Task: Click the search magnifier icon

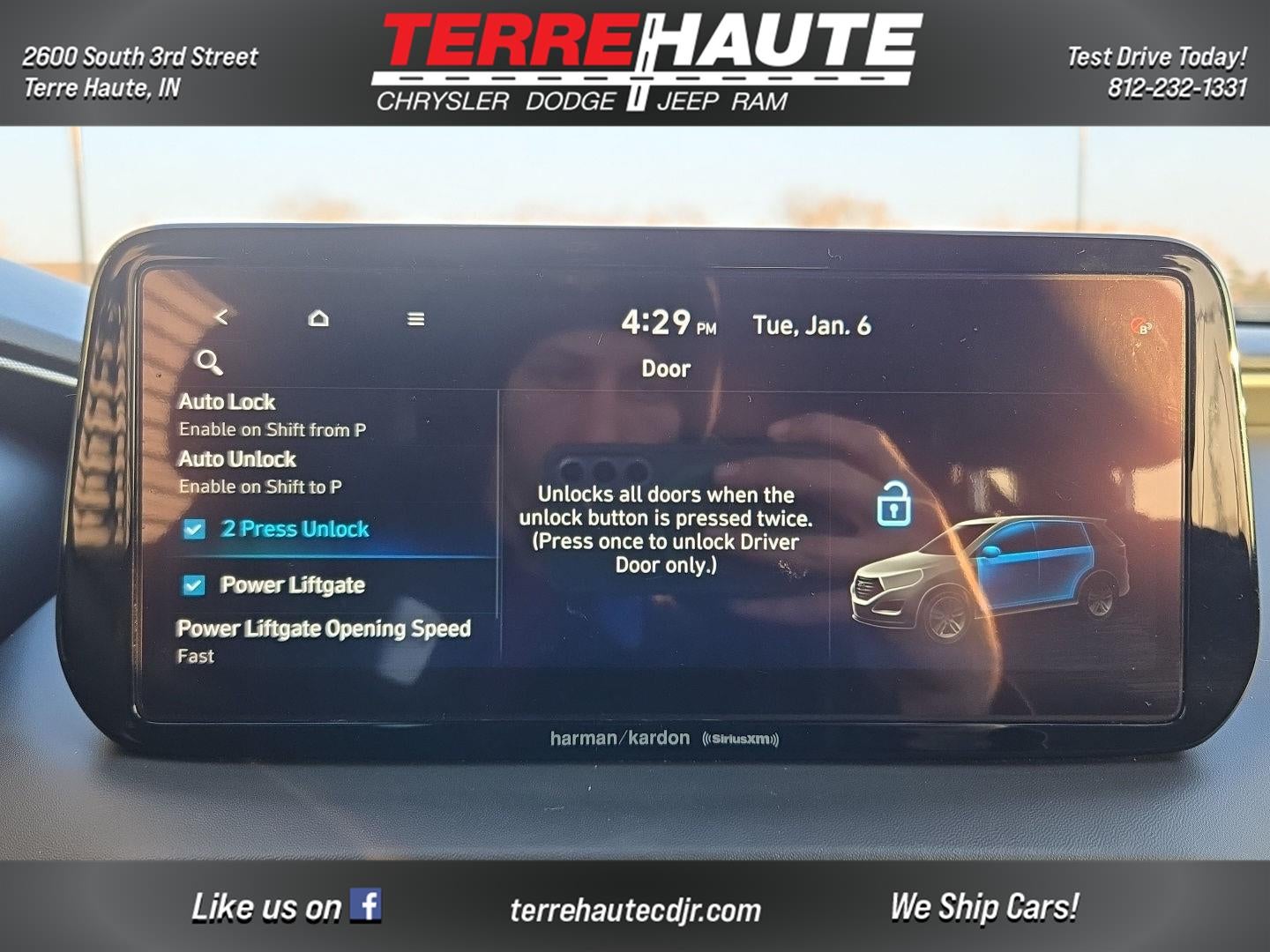Action: coord(209,361)
